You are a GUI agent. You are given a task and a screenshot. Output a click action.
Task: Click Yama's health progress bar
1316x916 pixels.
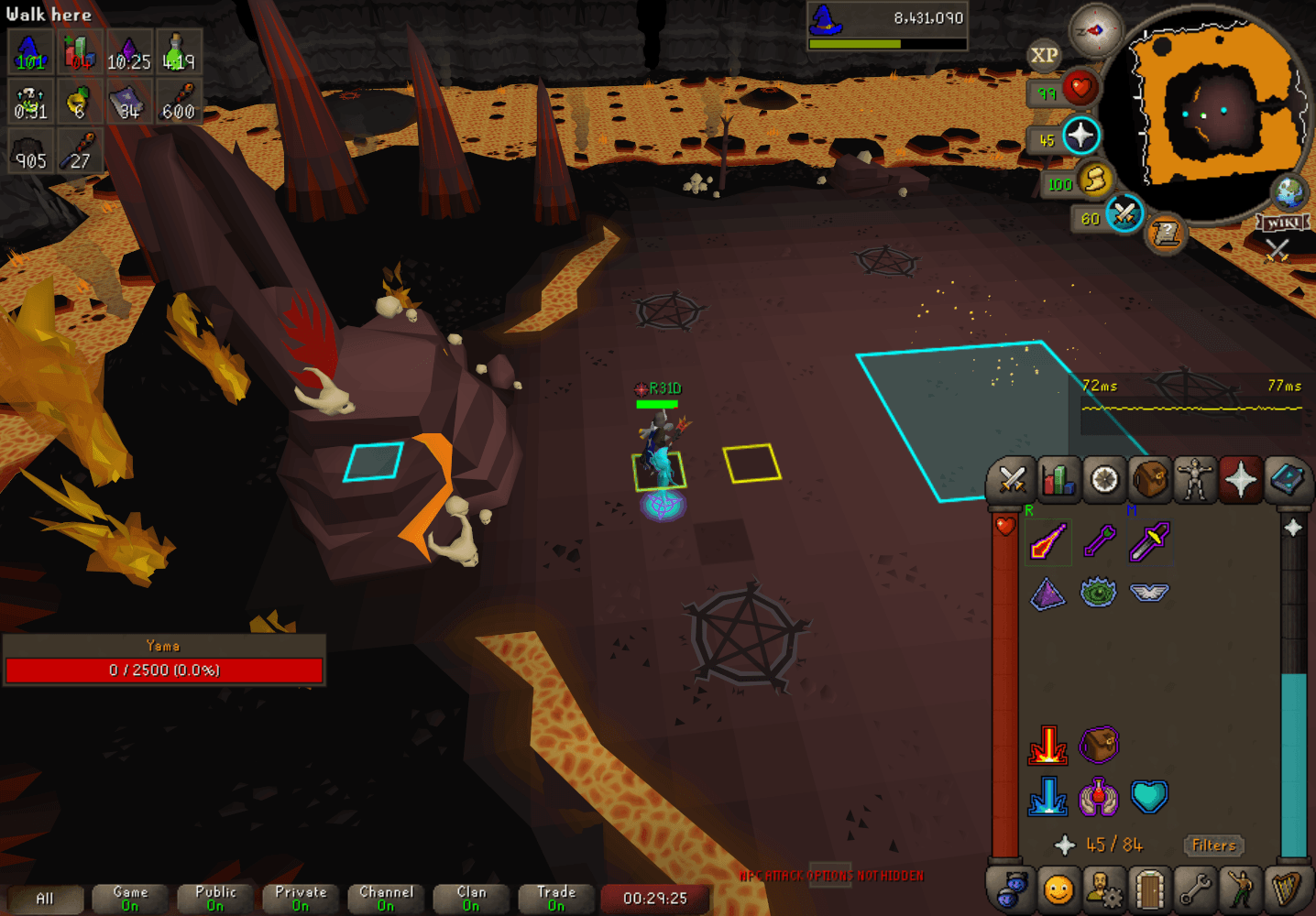(x=164, y=670)
